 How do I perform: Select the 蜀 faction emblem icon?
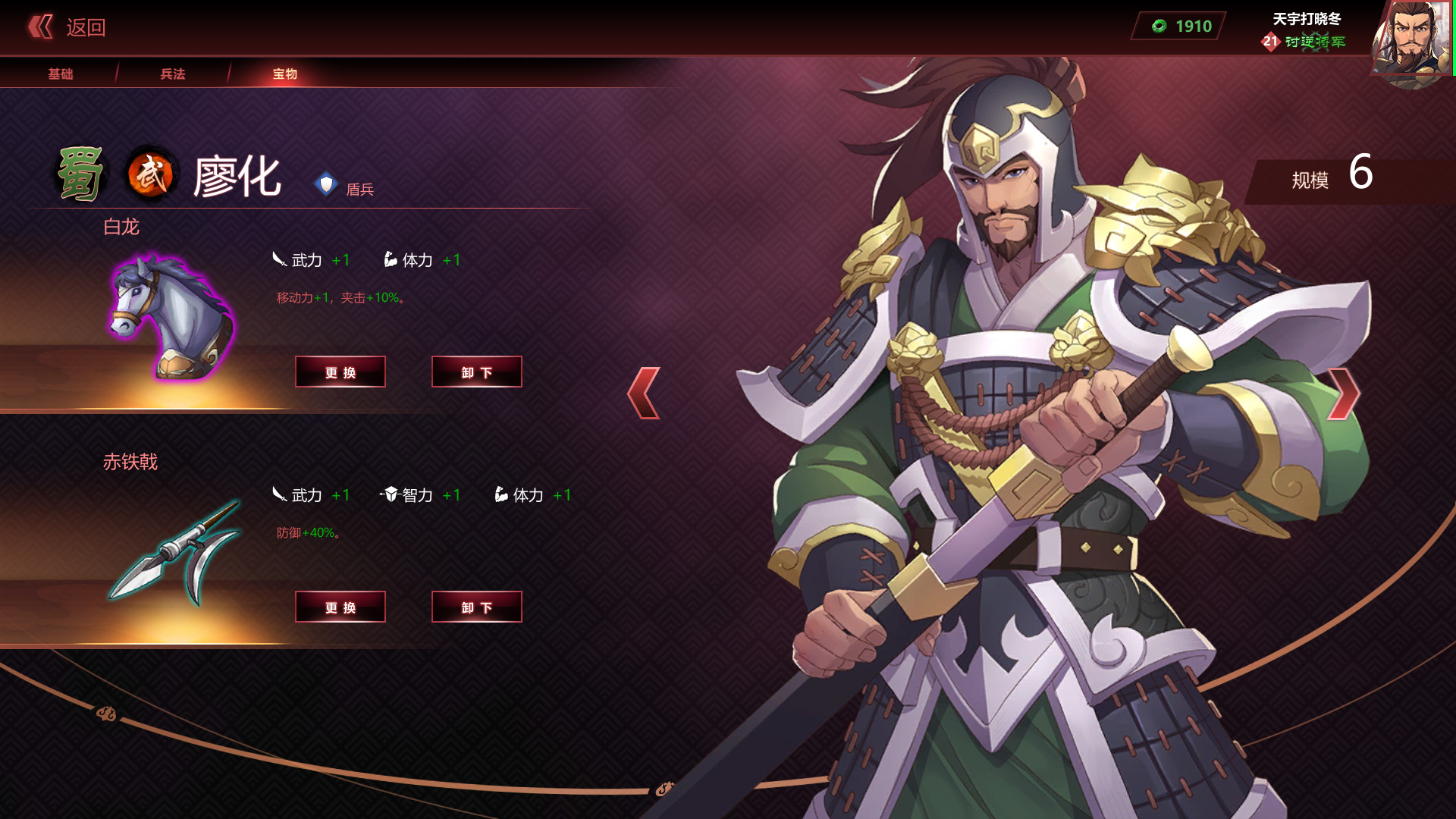(81, 174)
